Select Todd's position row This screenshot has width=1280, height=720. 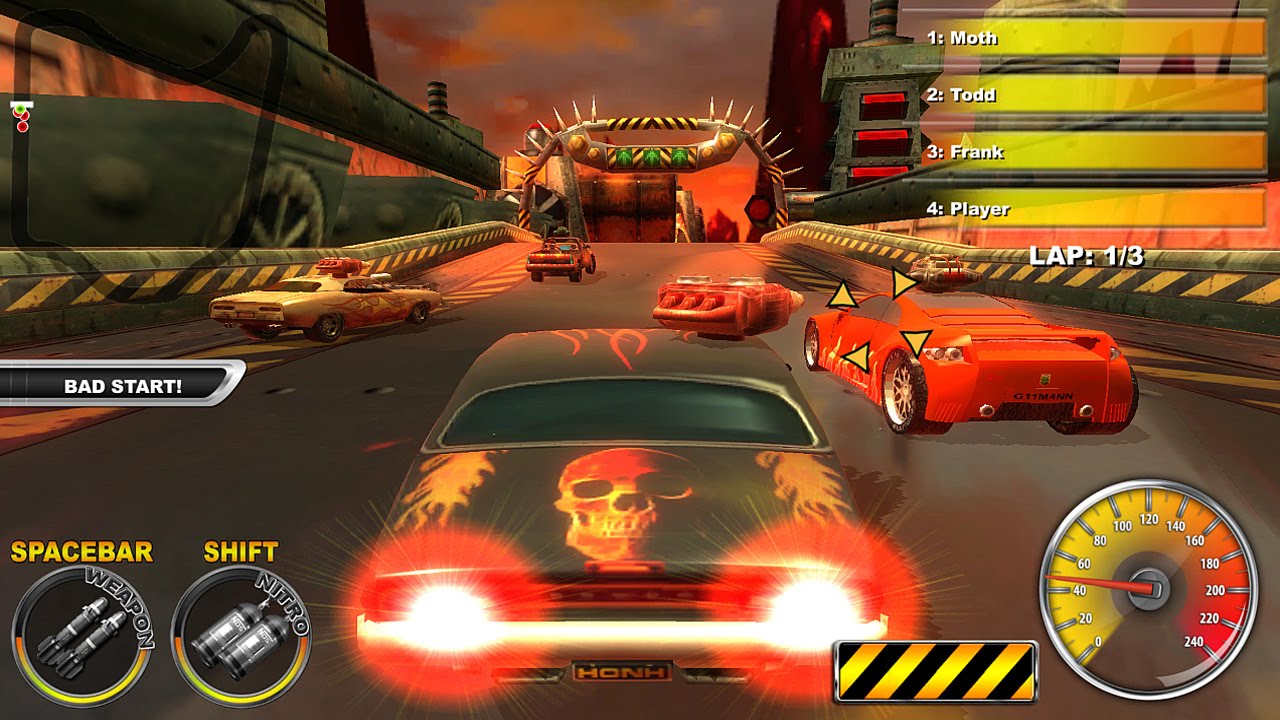pyautogui.click(x=1093, y=95)
